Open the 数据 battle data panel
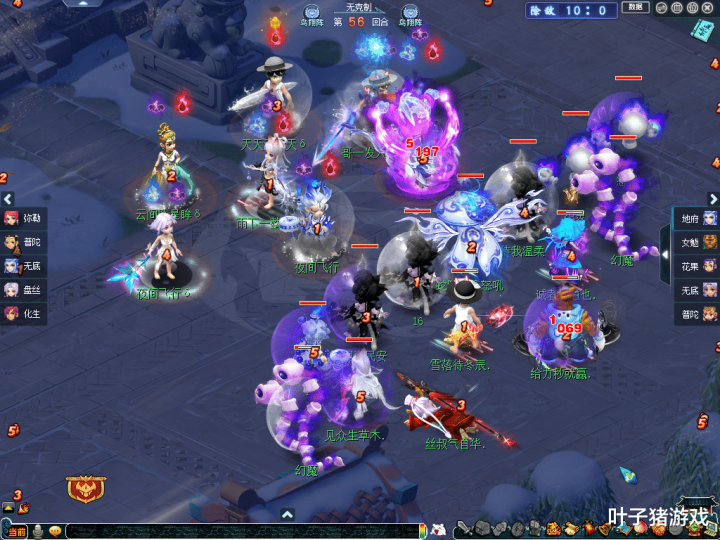Image resolution: width=720 pixels, height=540 pixels. click(x=635, y=8)
